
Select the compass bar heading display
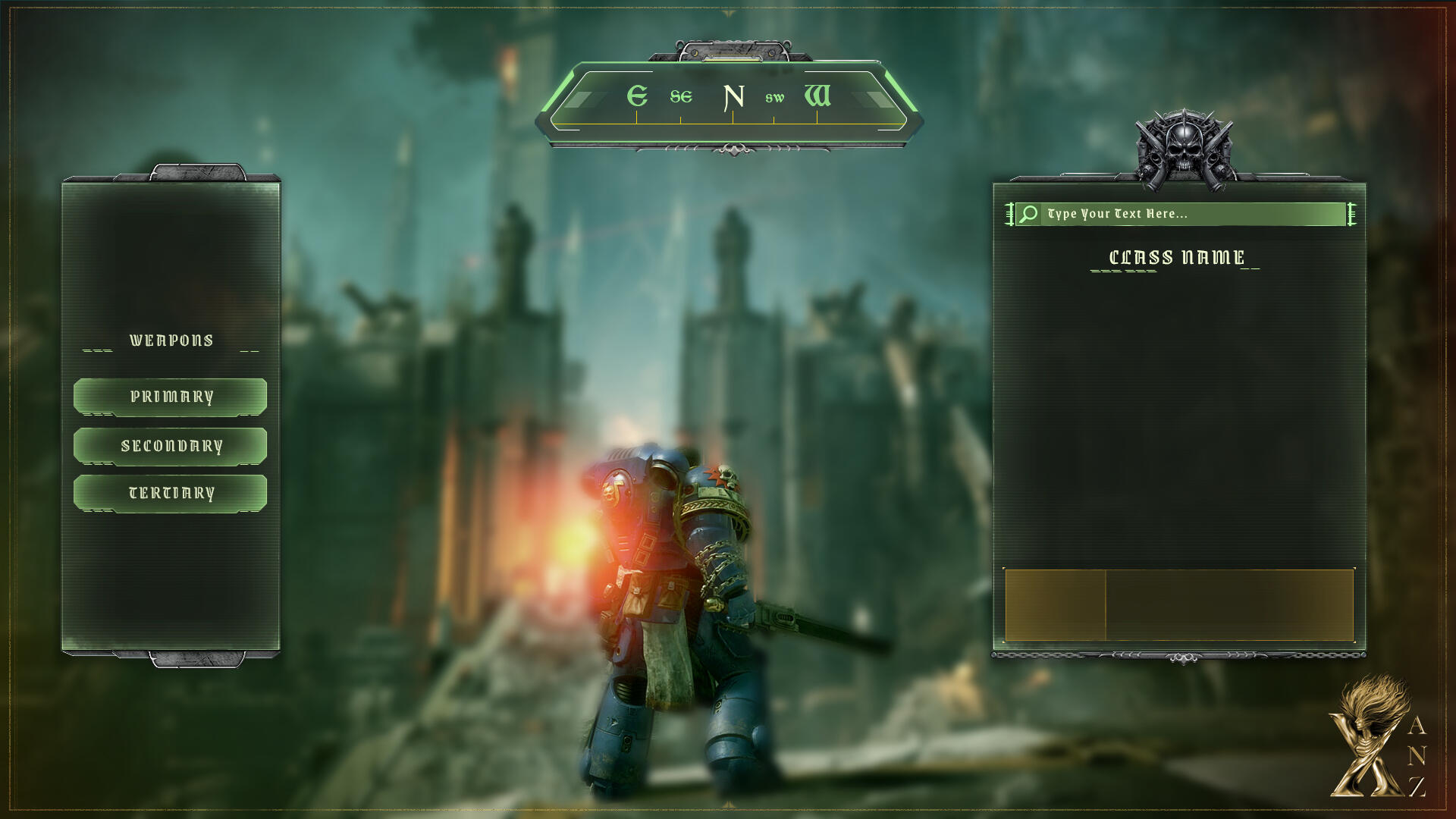click(x=729, y=99)
